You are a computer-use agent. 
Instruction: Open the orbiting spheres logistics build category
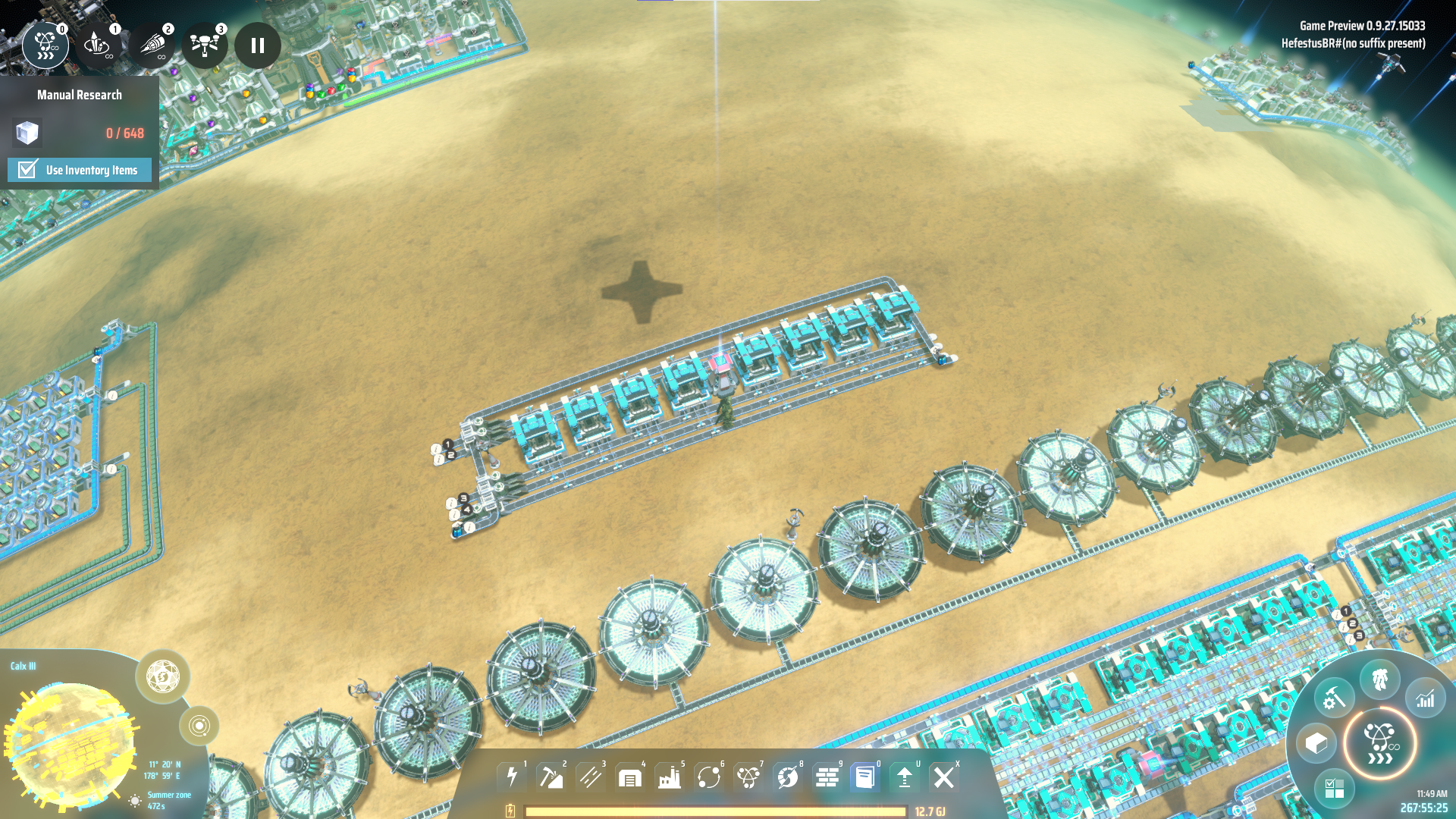[709, 777]
